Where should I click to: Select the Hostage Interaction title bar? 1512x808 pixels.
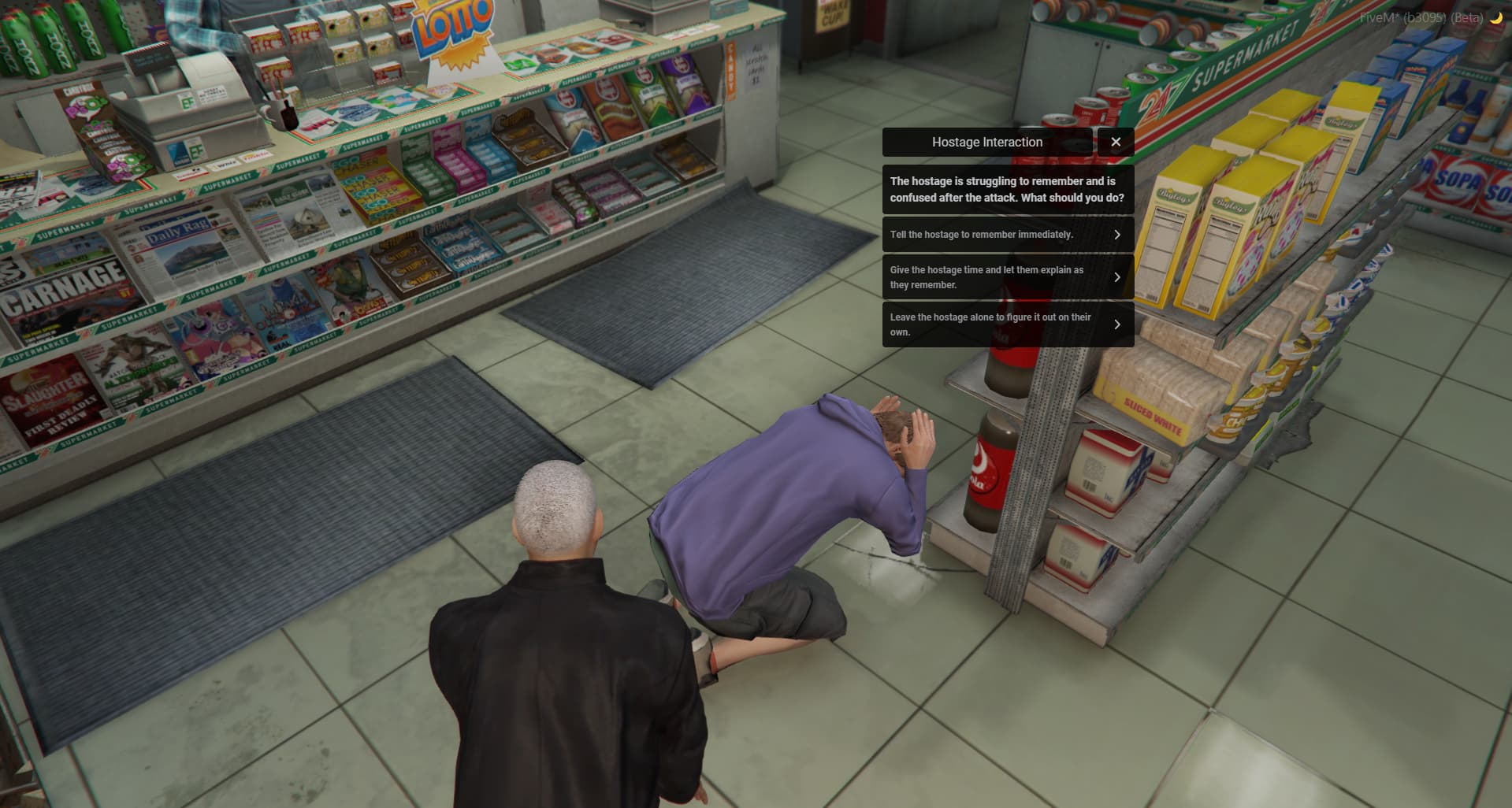pos(986,142)
